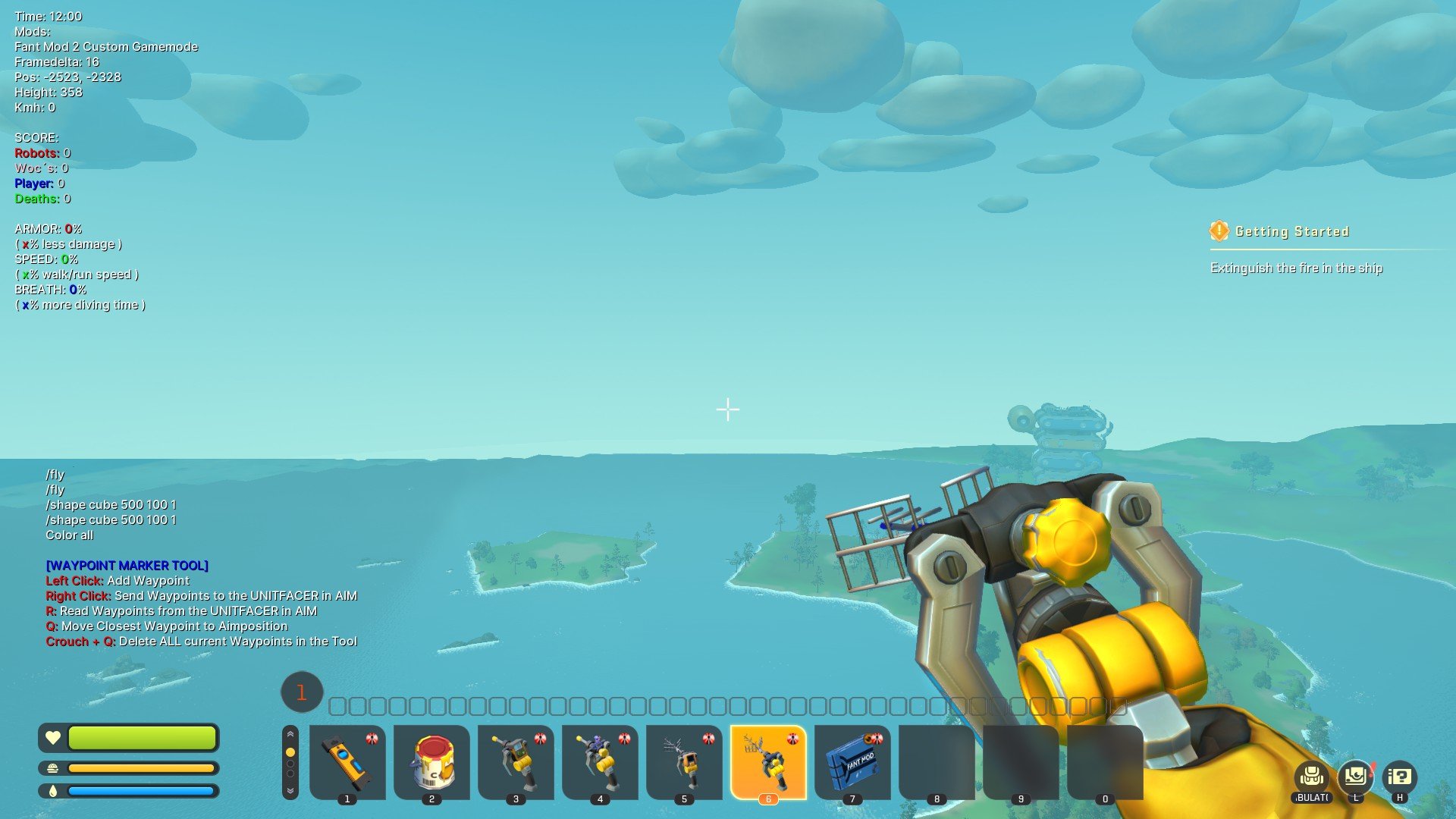Switch hotbar page with the down arrows
The width and height of the screenshot is (1456, 819).
point(290,790)
